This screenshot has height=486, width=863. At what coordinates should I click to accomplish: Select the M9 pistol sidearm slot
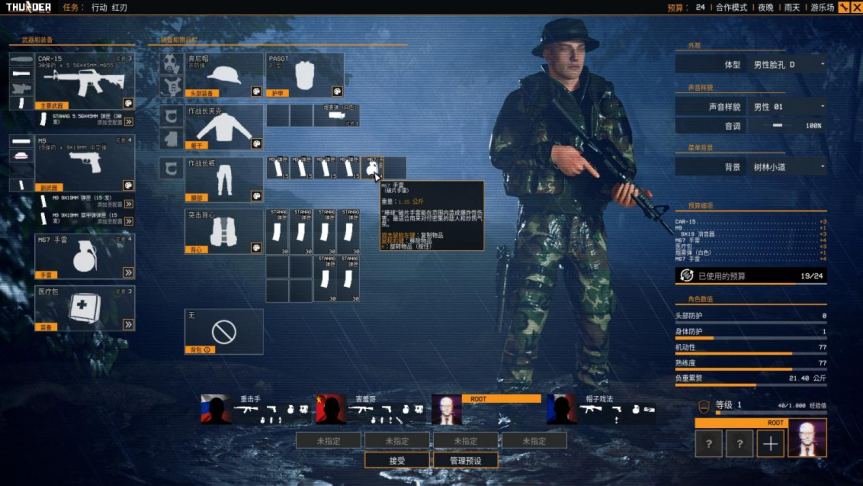[71, 162]
